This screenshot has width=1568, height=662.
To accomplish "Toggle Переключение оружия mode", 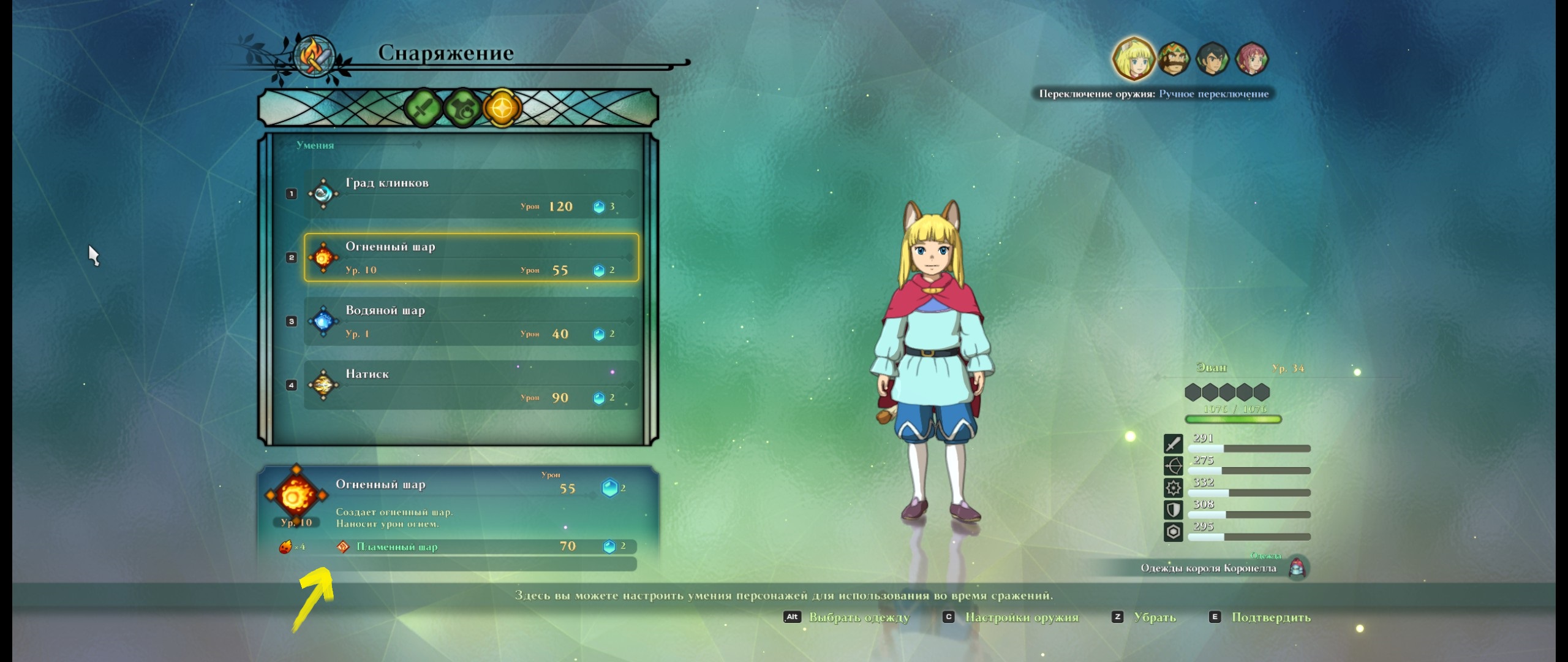I will (1154, 94).
